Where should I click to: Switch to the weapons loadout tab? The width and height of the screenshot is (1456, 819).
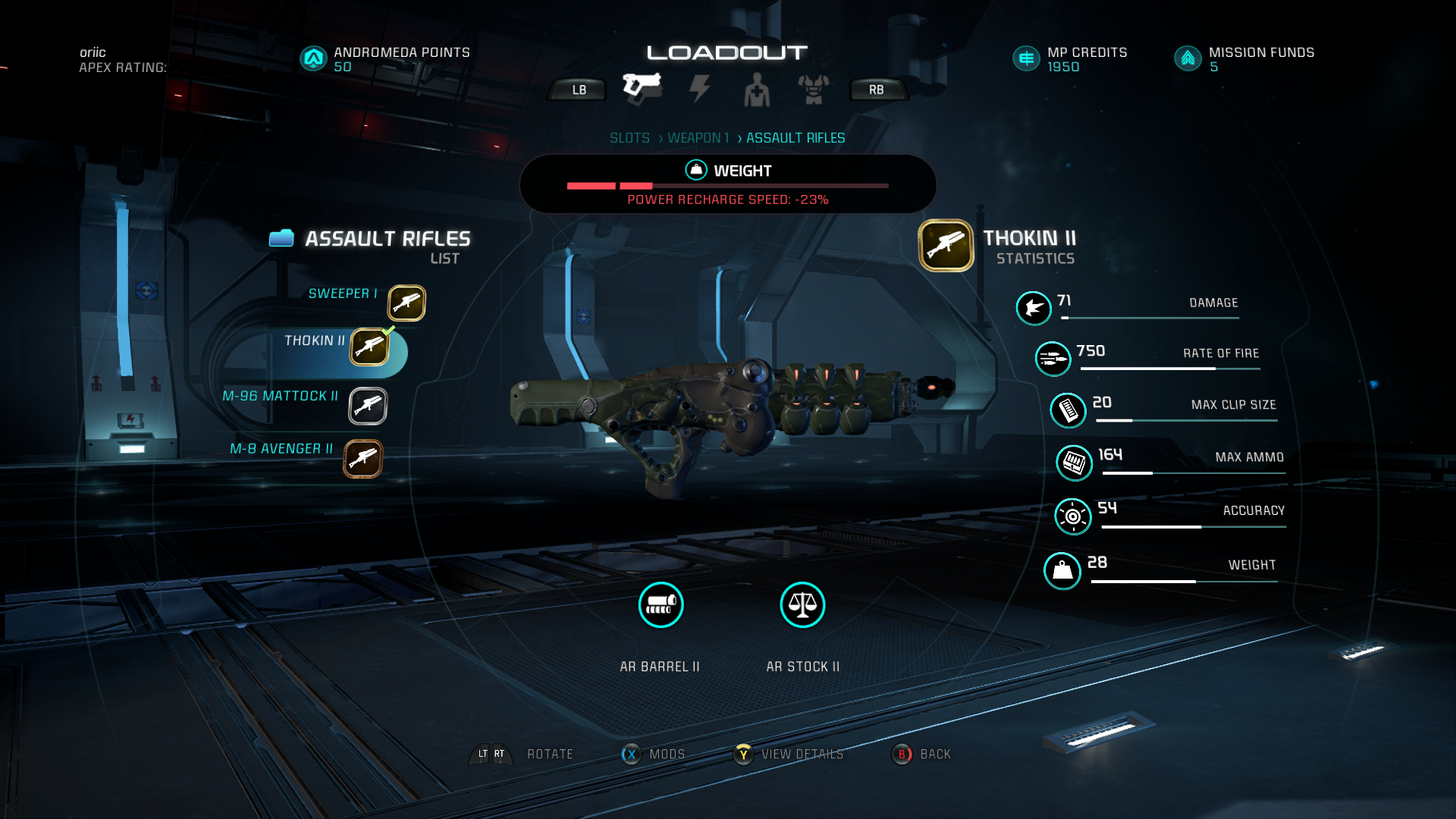642,87
